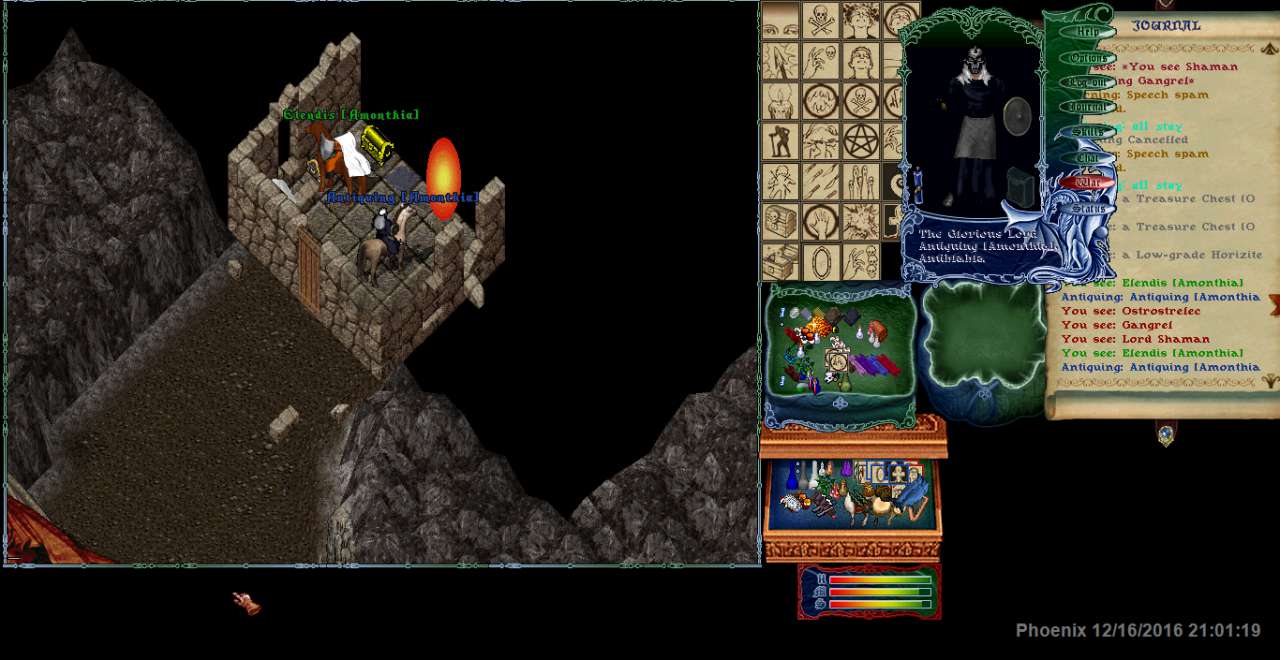Activate the pentagram spell icon
This screenshot has height=660, width=1280.
pos(859,142)
